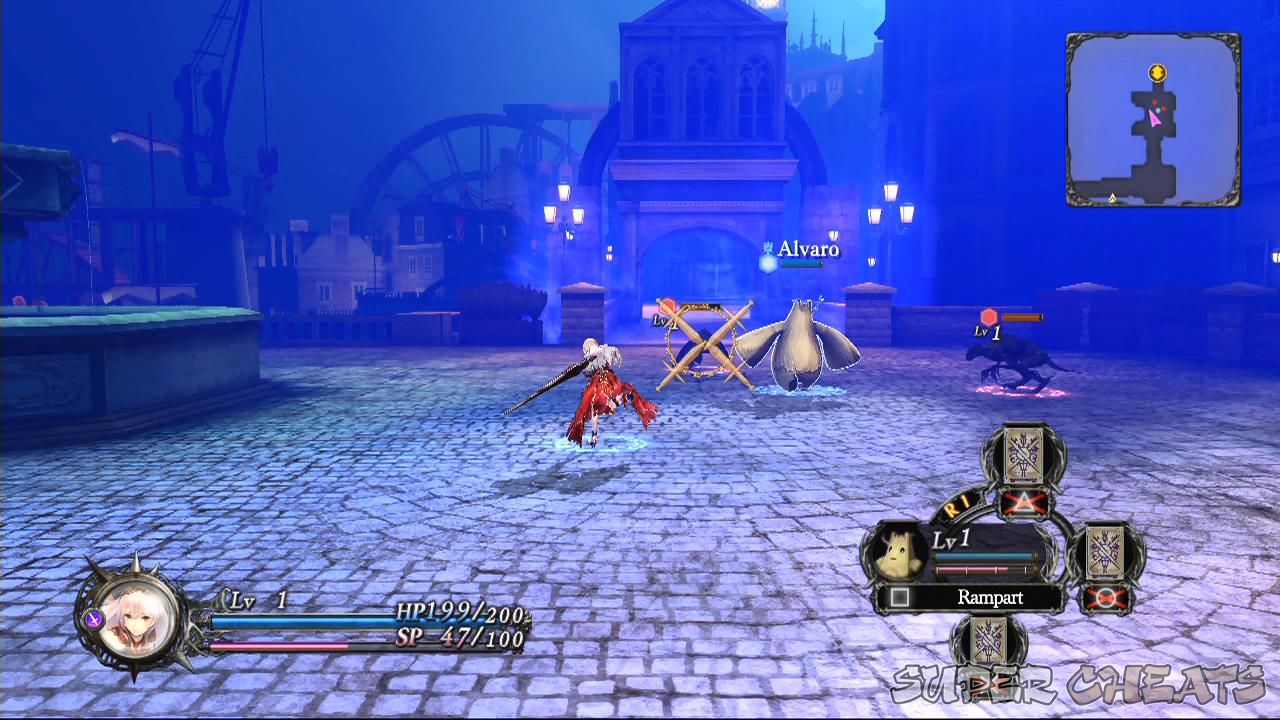Select the servan portrait next to Rampart
The height and width of the screenshot is (720, 1280).
click(x=898, y=552)
